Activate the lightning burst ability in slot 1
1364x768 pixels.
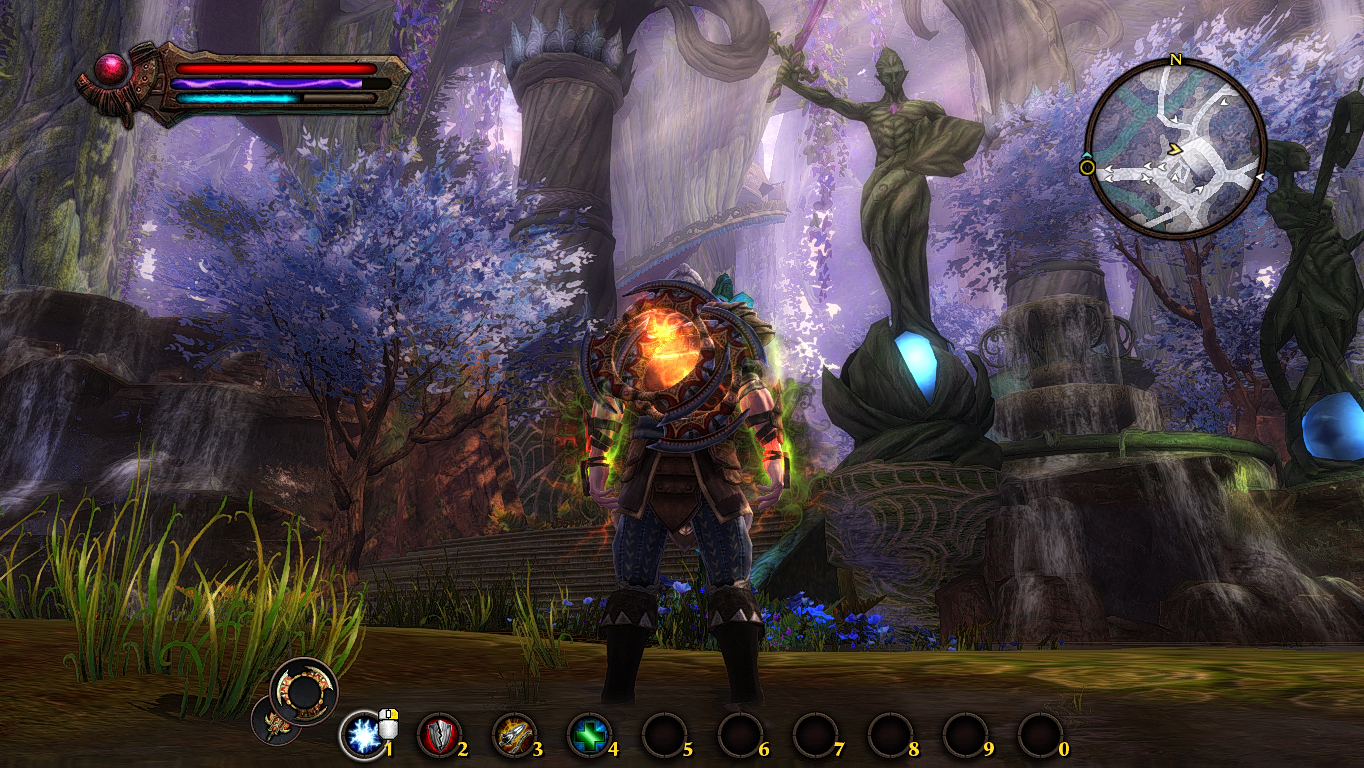(360, 736)
